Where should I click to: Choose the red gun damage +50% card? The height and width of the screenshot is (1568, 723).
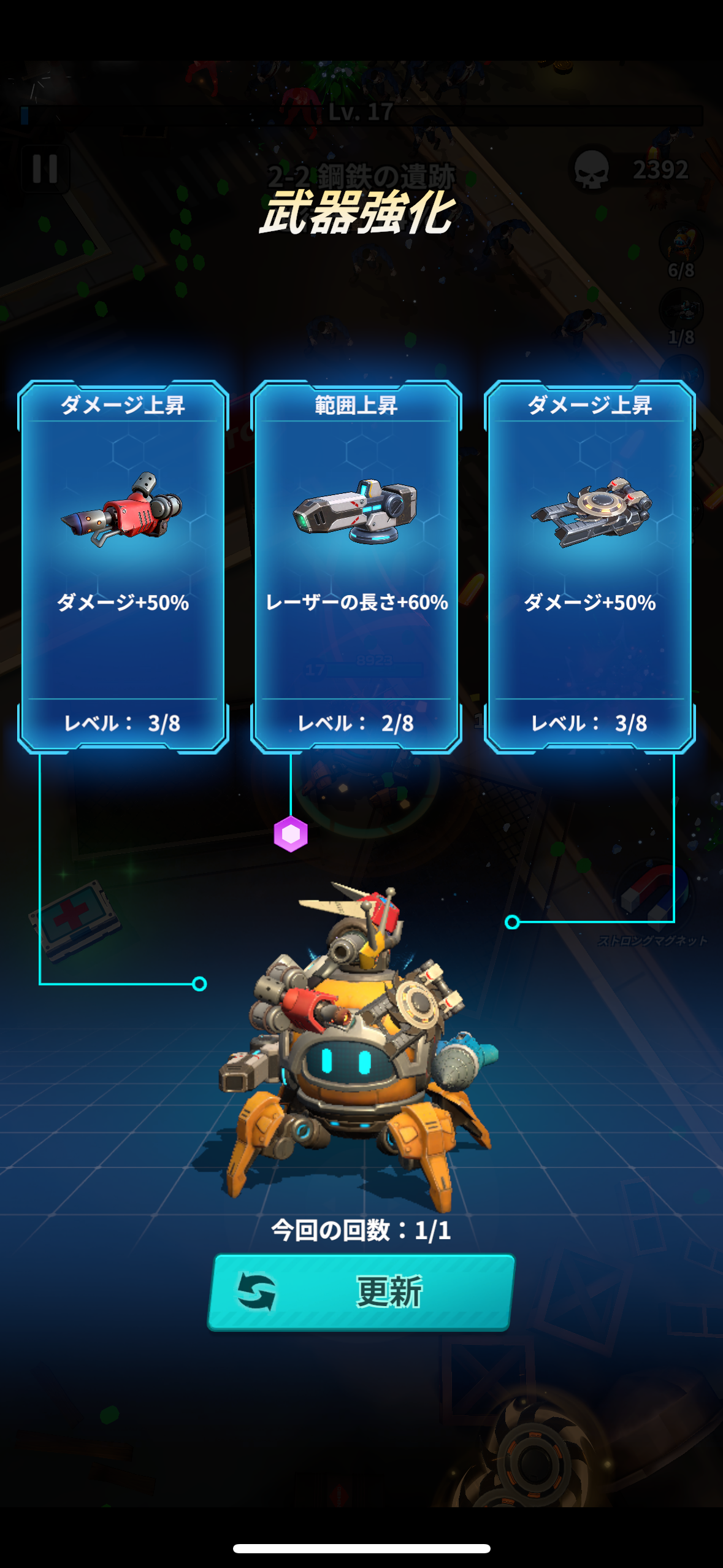point(123,566)
